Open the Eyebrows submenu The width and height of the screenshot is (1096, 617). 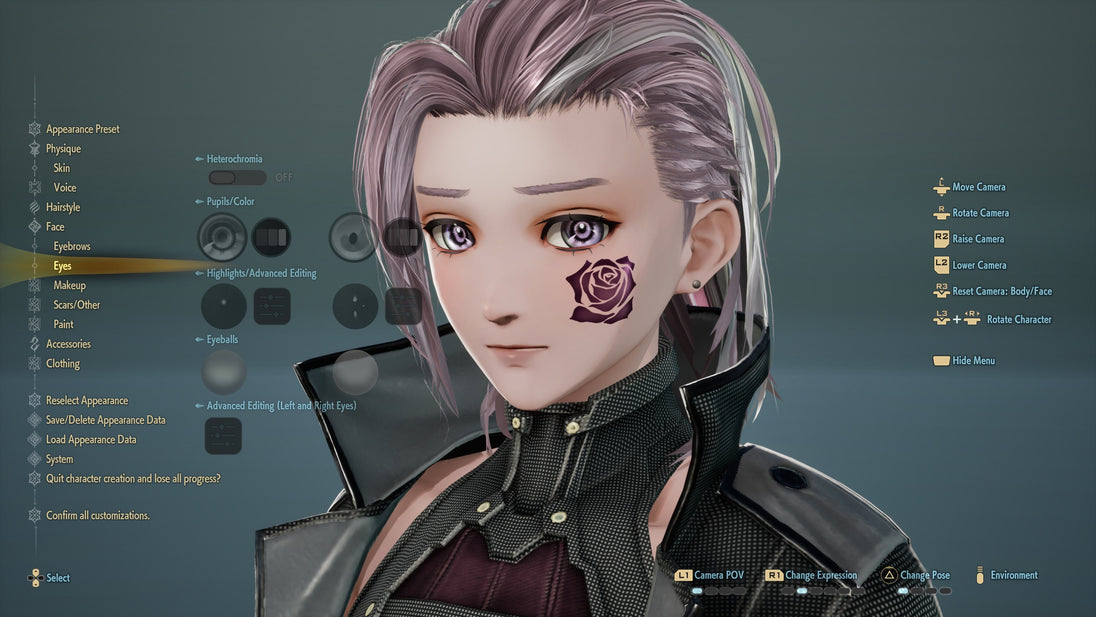[72, 246]
